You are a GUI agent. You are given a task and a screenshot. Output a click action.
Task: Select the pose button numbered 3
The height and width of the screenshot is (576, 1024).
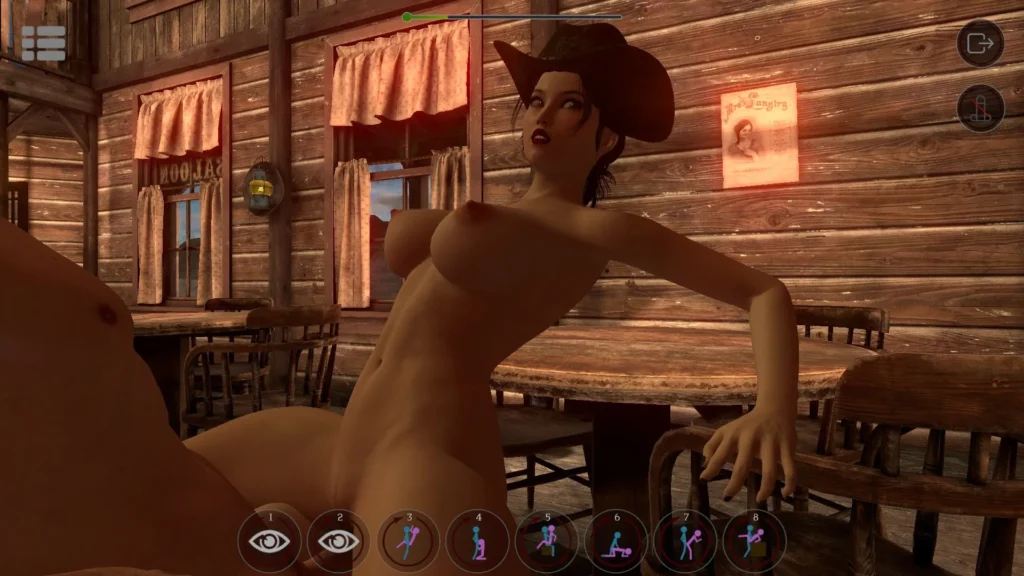point(409,541)
